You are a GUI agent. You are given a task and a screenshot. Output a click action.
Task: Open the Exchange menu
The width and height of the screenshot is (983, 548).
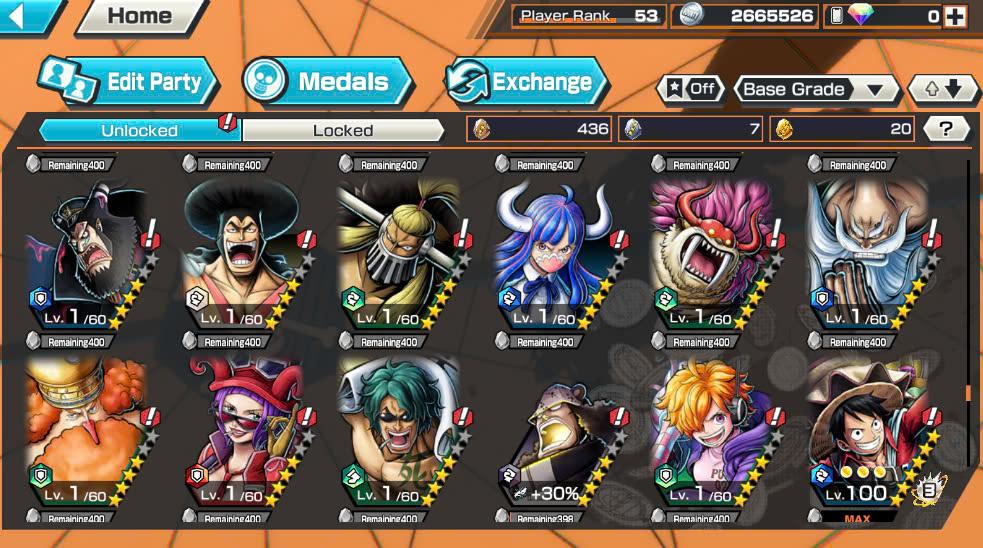(527, 82)
